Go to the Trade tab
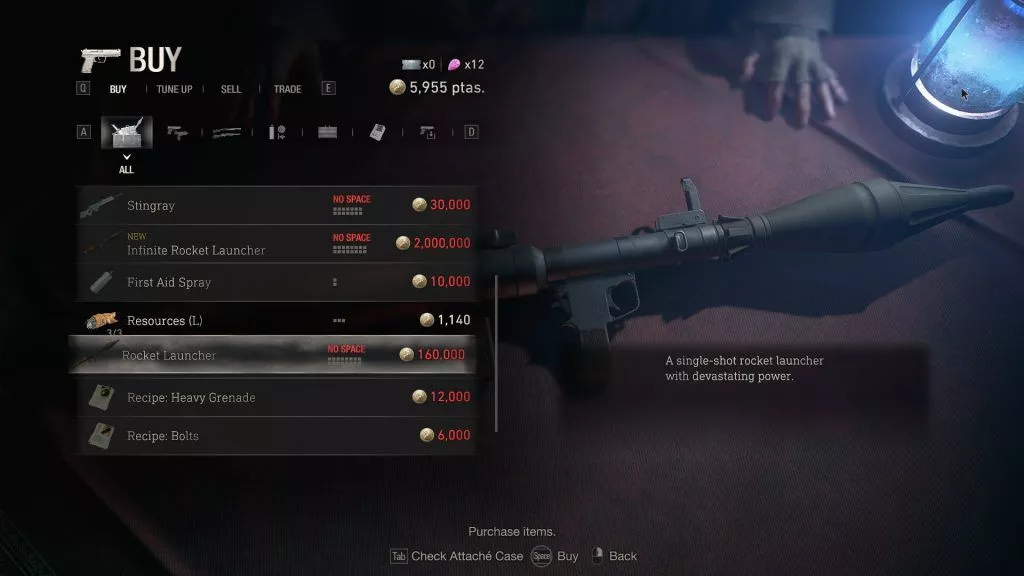The image size is (1024, 576). click(x=287, y=89)
